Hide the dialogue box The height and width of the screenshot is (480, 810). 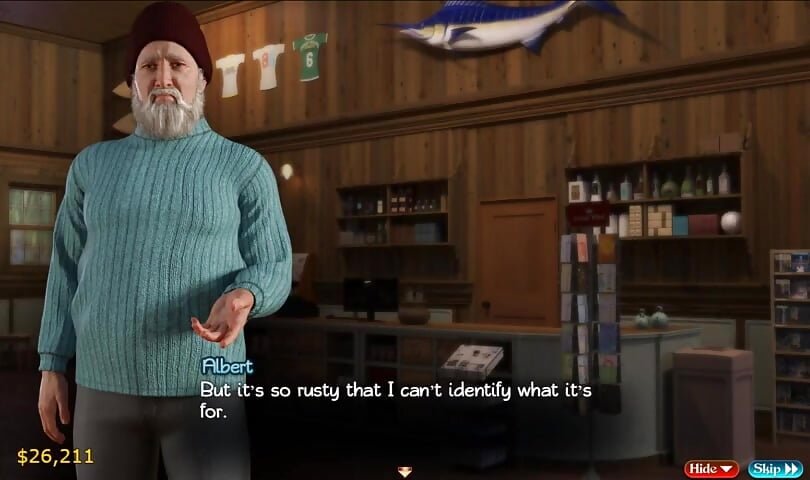tap(711, 468)
